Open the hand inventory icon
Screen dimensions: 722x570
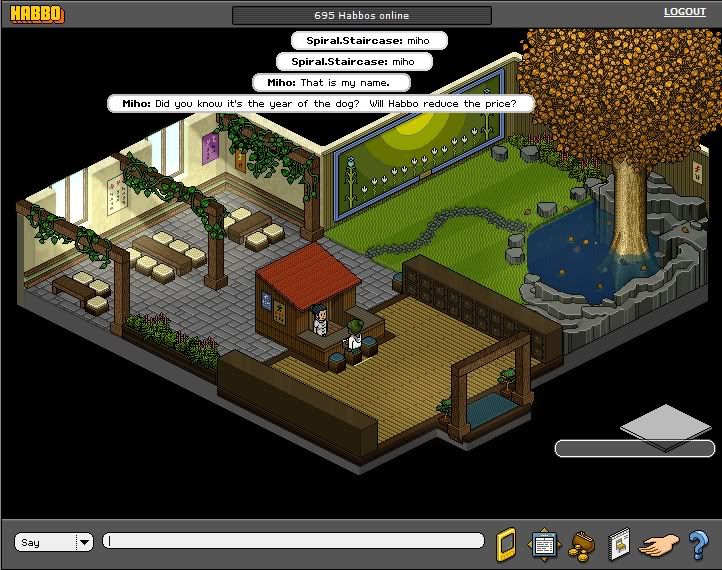659,544
